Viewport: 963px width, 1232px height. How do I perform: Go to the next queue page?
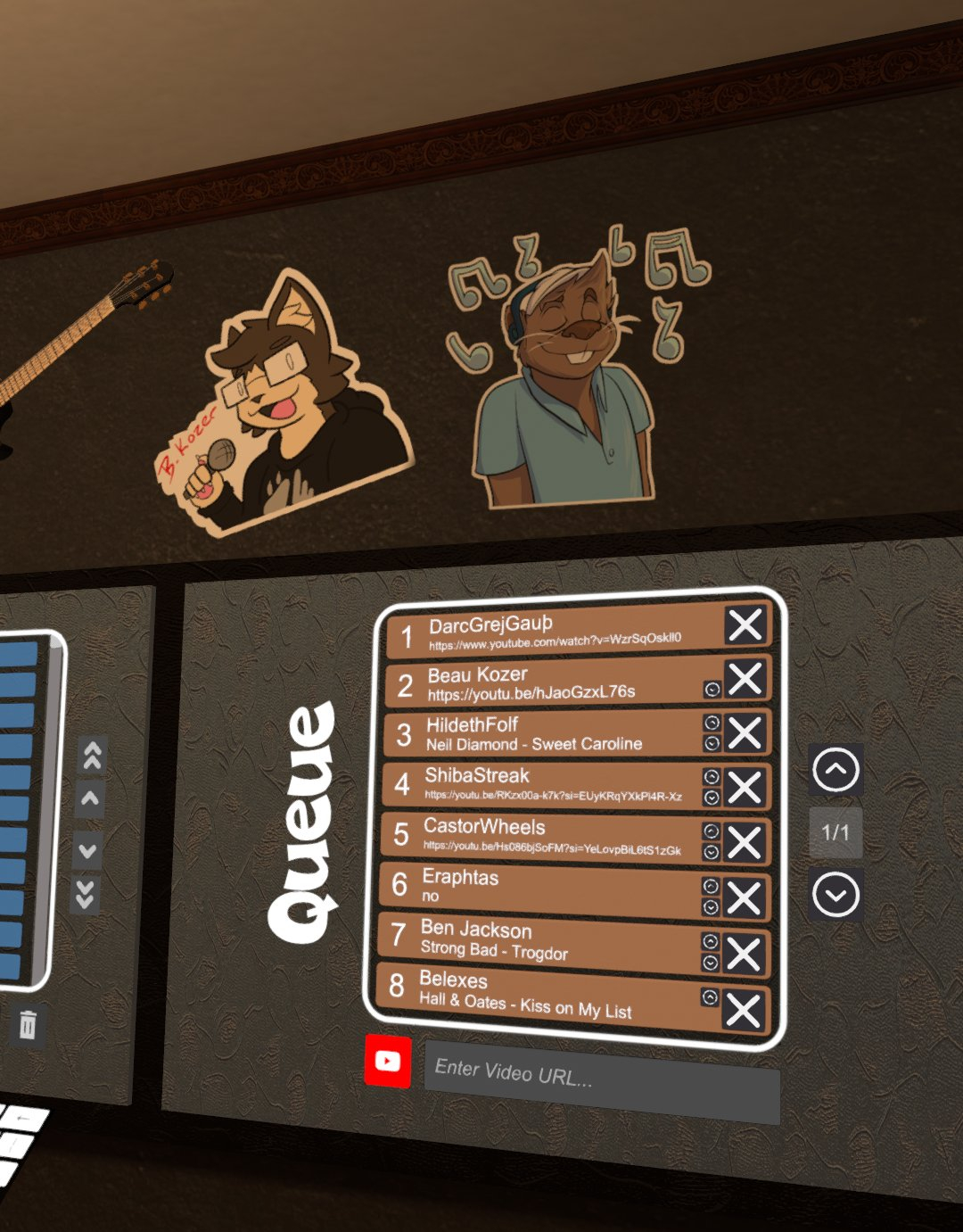click(x=835, y=895)
